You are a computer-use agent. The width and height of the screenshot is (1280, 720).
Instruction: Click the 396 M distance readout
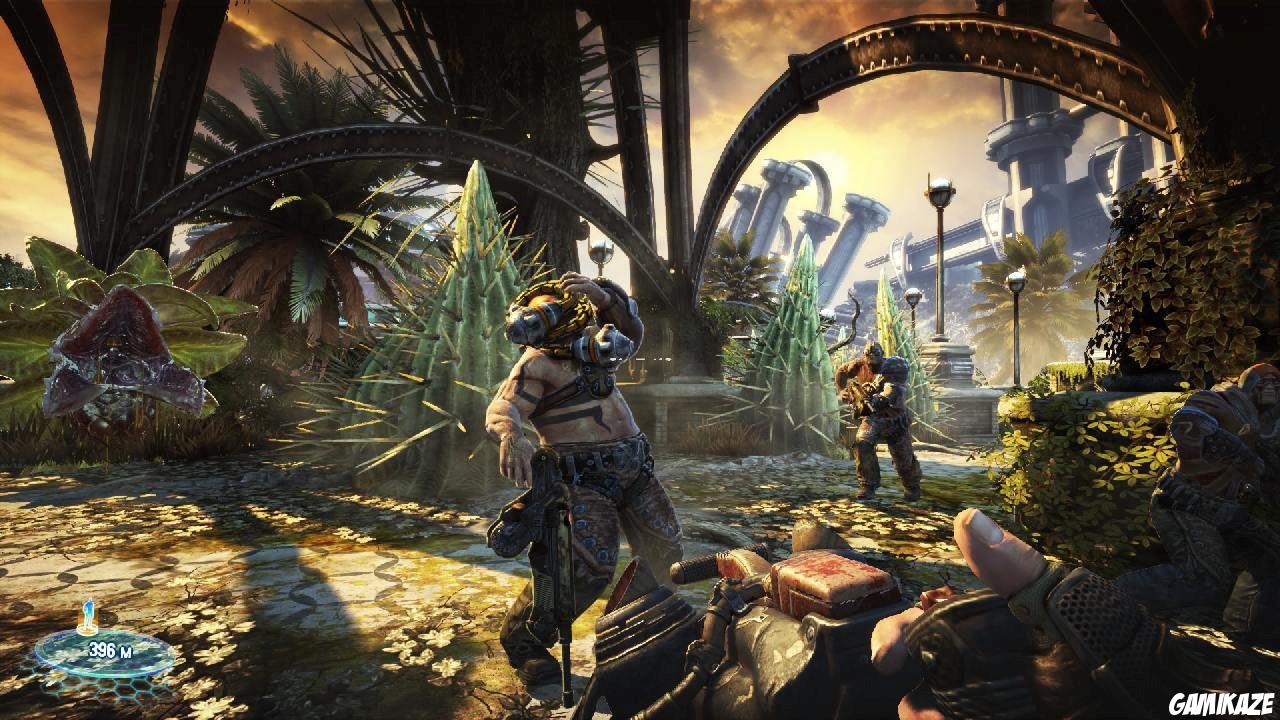pos(112,650)
